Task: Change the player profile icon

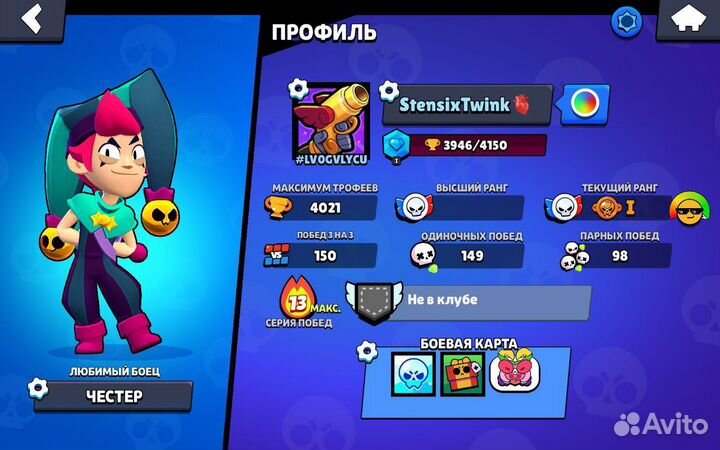Action: click(331, 119)
